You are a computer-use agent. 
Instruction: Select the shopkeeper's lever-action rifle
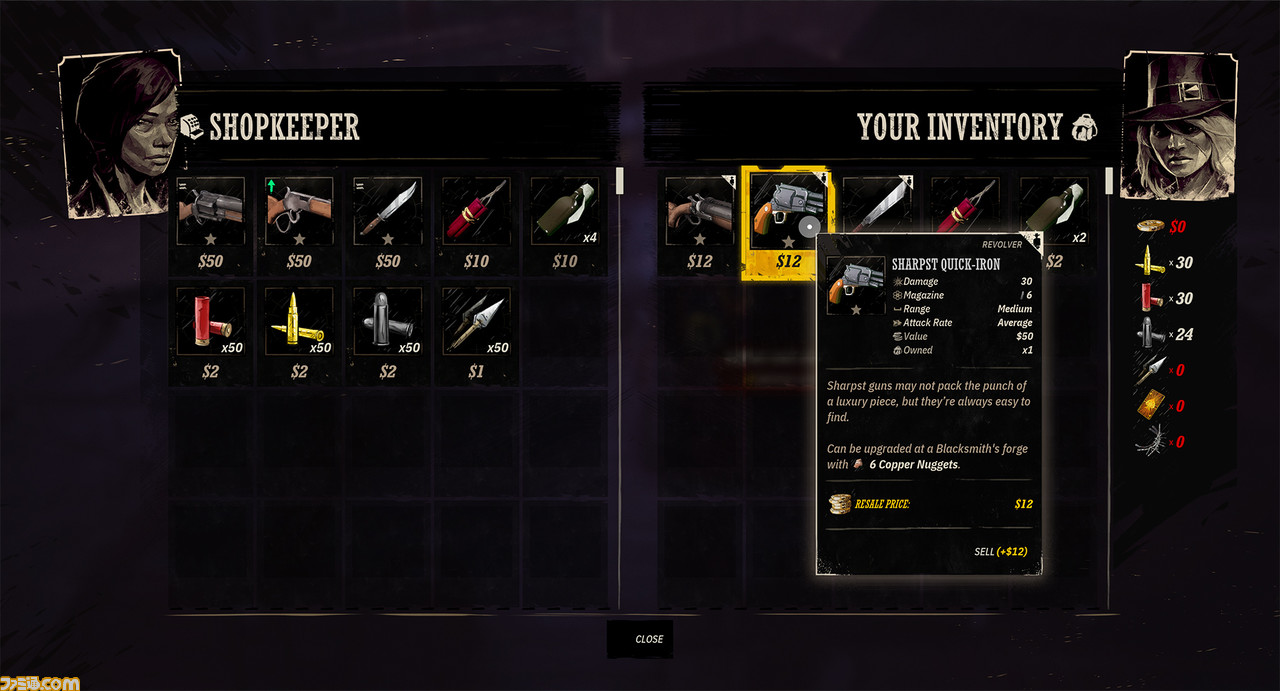[x=299, y=212]
